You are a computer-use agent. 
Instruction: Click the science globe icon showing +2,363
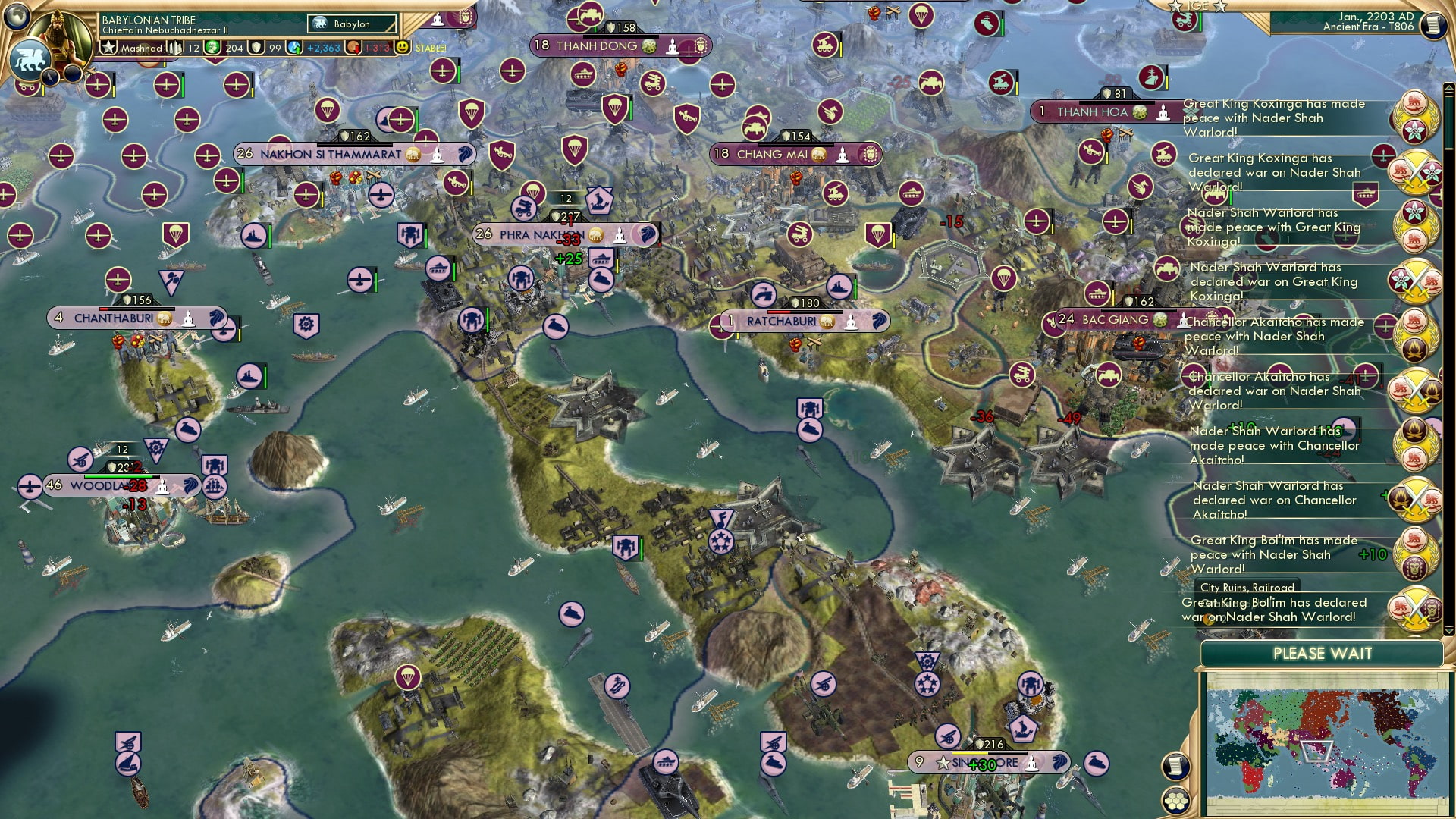pyautogui.click(x=294, y=47)
